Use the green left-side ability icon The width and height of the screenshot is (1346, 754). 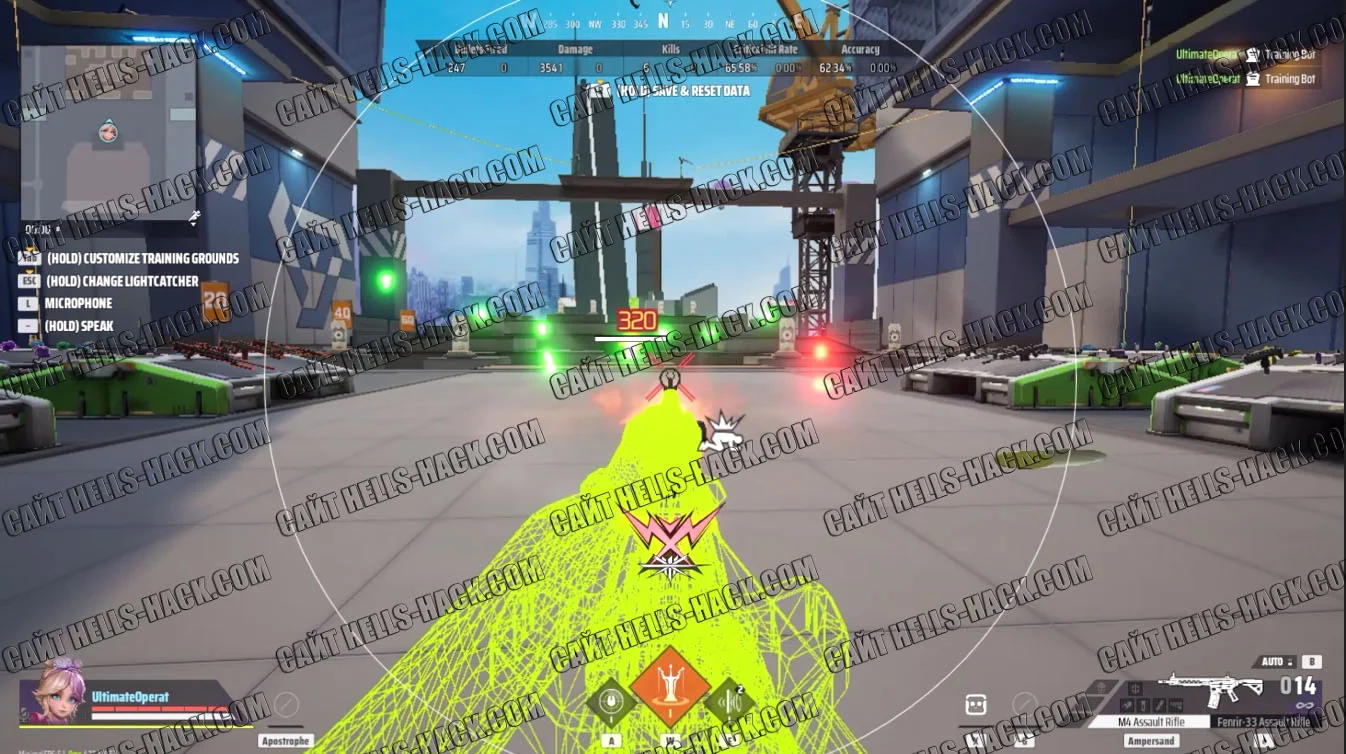[609, 701]
